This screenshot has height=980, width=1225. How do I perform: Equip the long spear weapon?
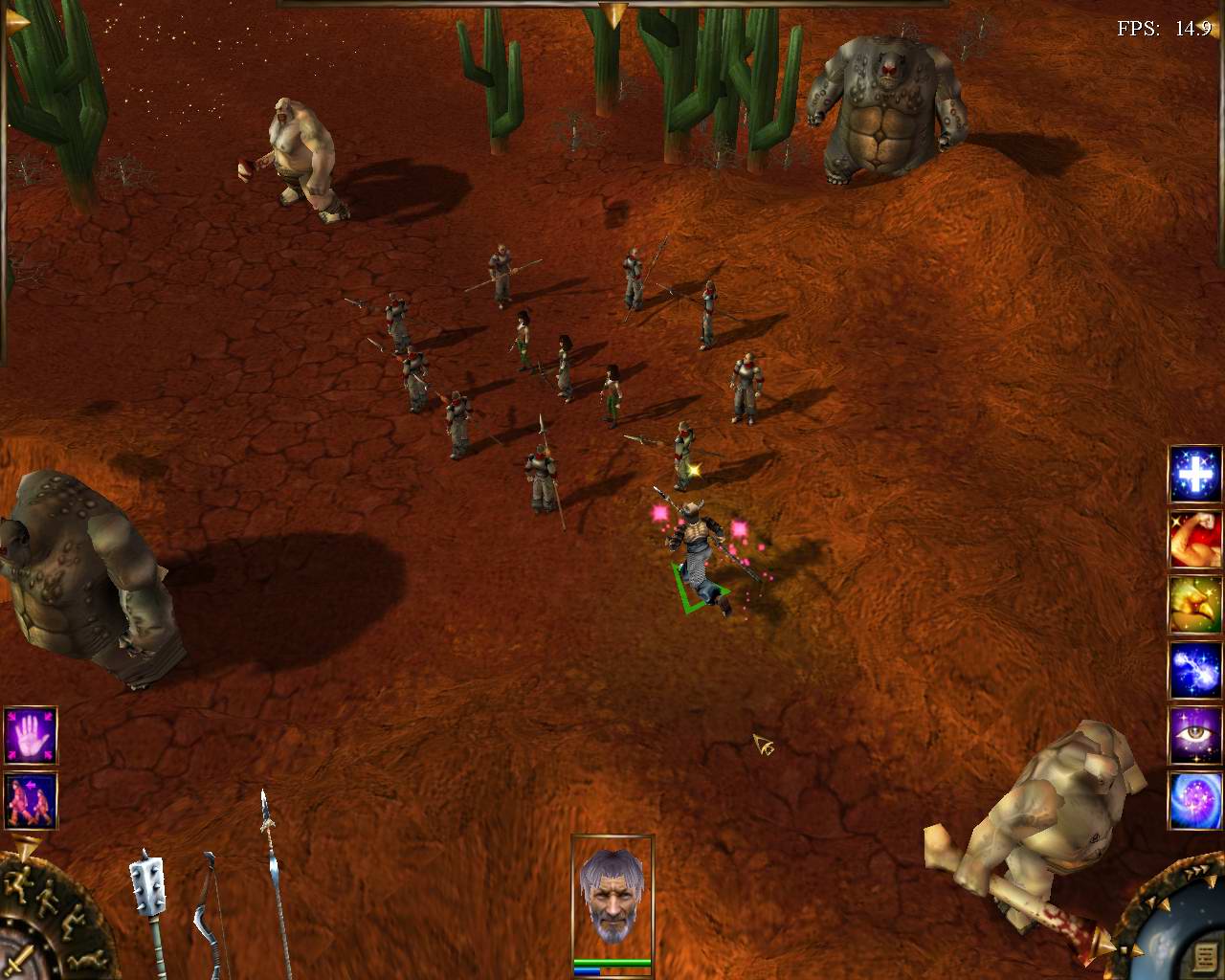(x=273, y=880)
